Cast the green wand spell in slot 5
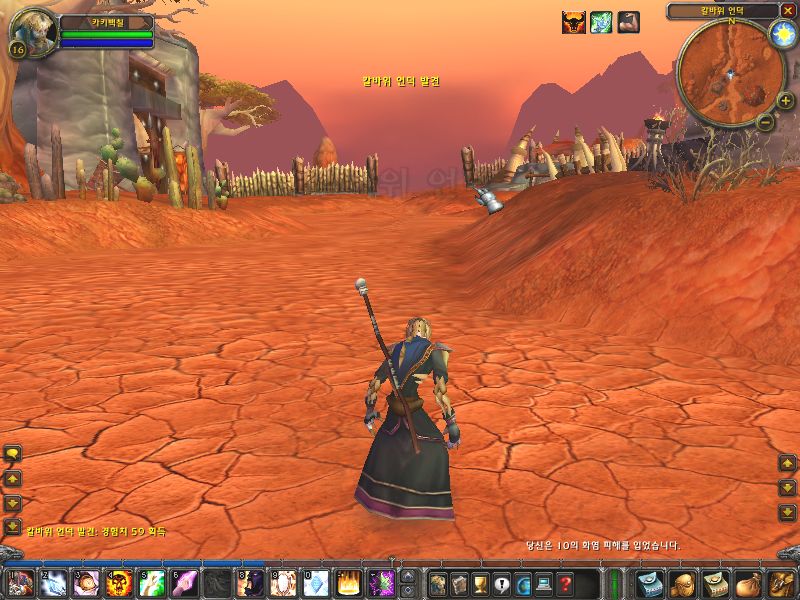This screenshot has width=800, height=600. coord(152,583)
